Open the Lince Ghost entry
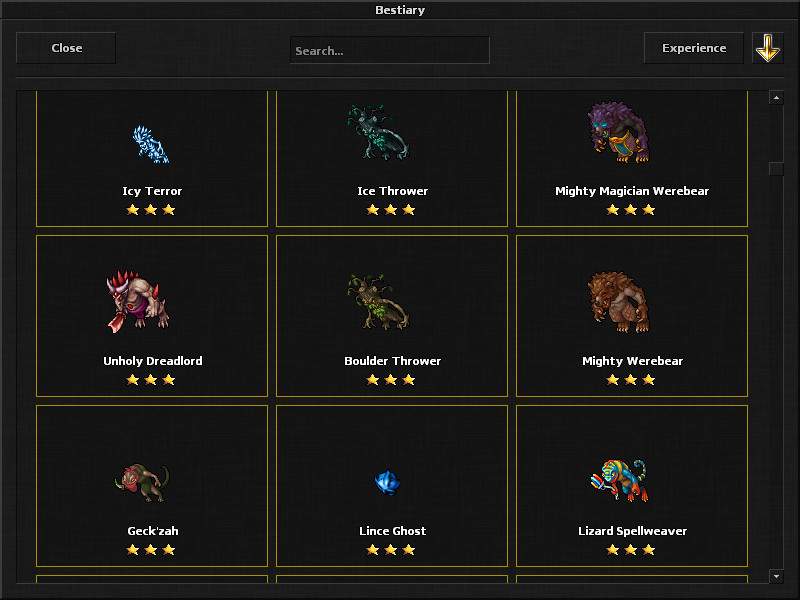 (x=392, y=485)
